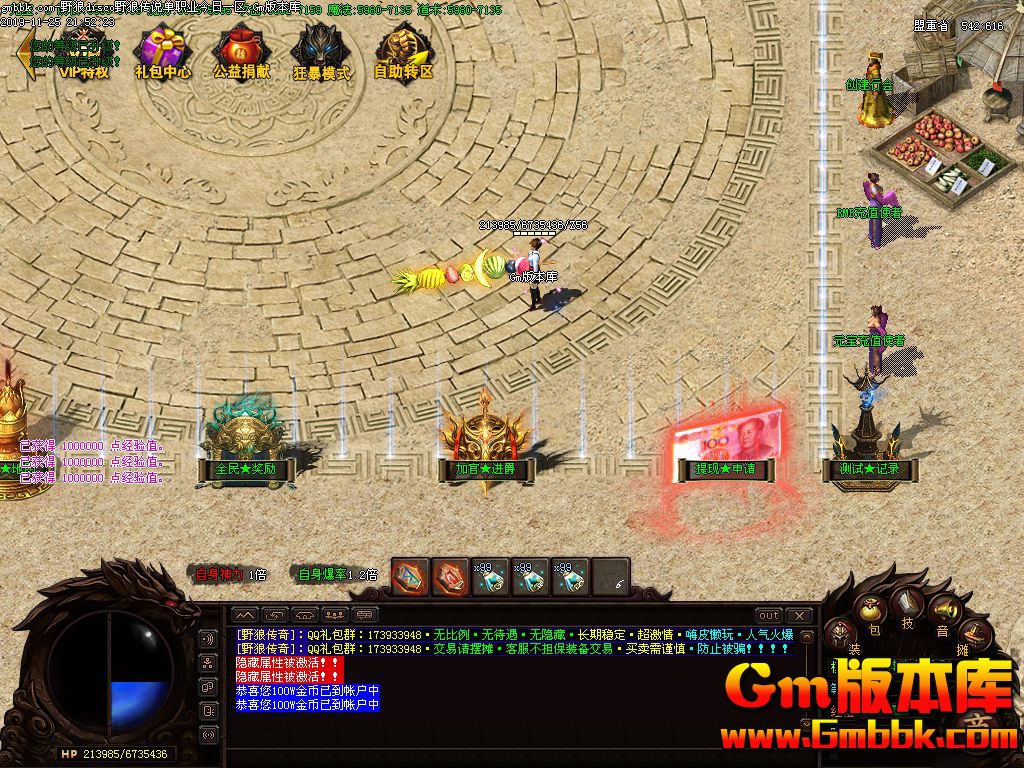This screenshot has height=768, width=1024.
Task: Use the red gem hotbar slot
Action: tap(450, 577)
